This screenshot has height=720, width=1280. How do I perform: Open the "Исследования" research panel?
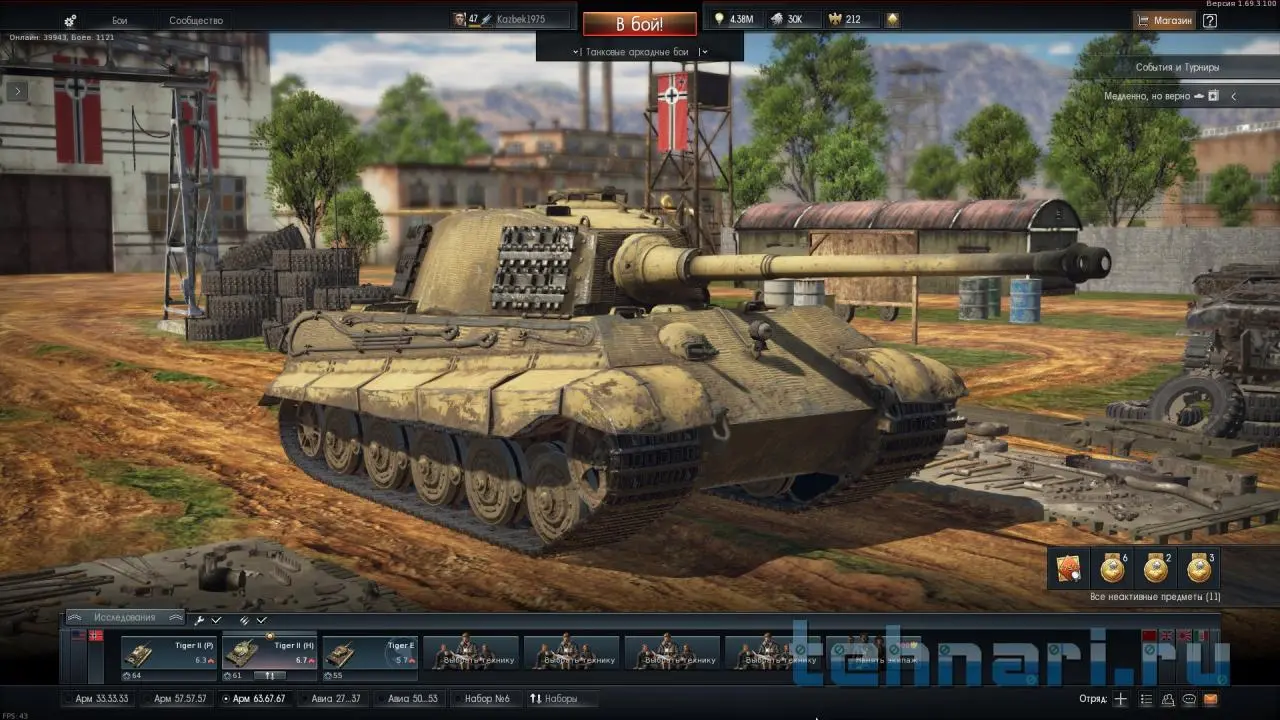pos(125,618)
